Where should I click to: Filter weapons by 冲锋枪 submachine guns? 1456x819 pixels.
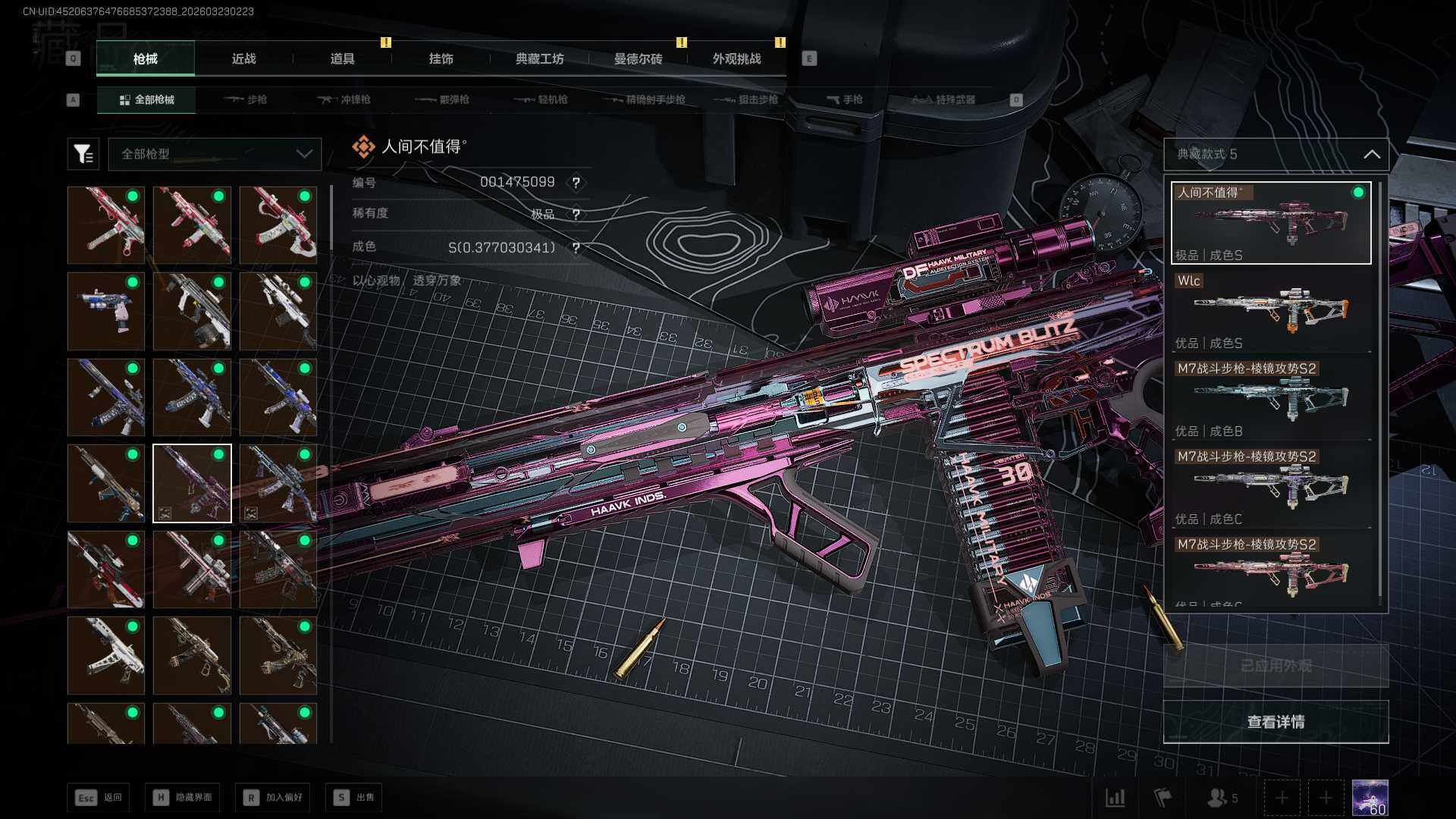point(344,99)
